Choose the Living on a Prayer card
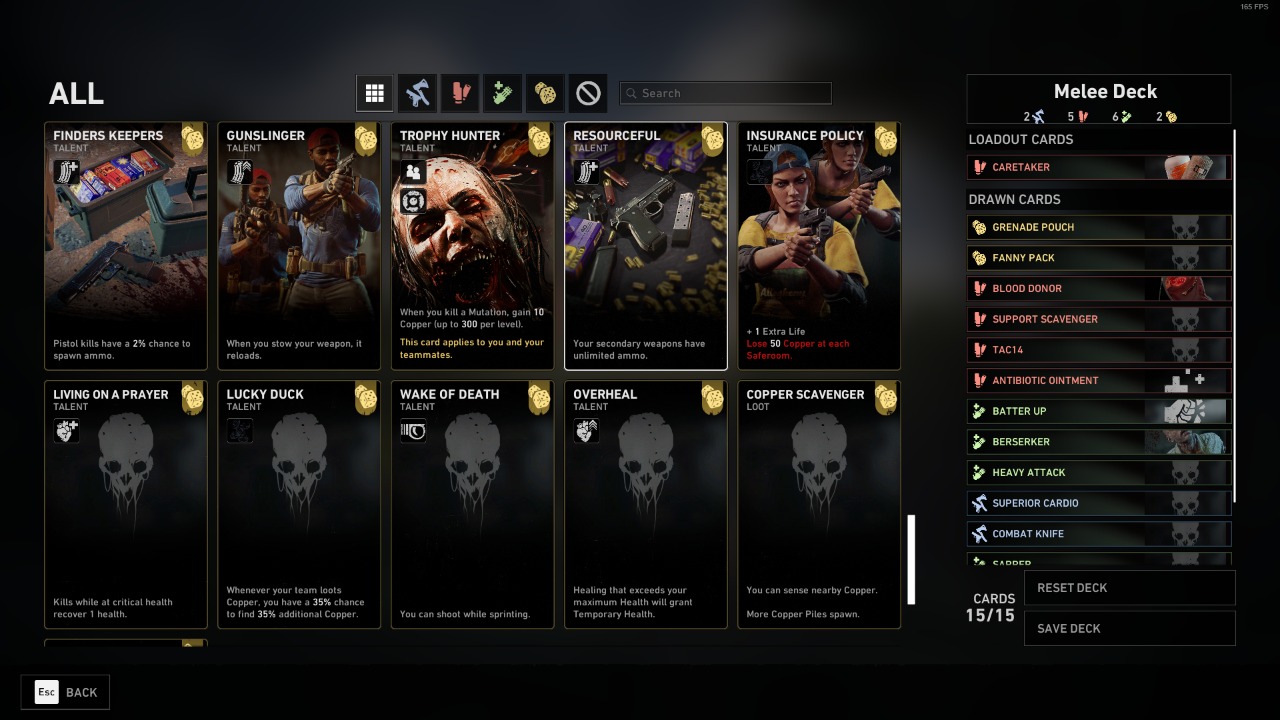This screenshot has height=720, width=1280. 126,504
